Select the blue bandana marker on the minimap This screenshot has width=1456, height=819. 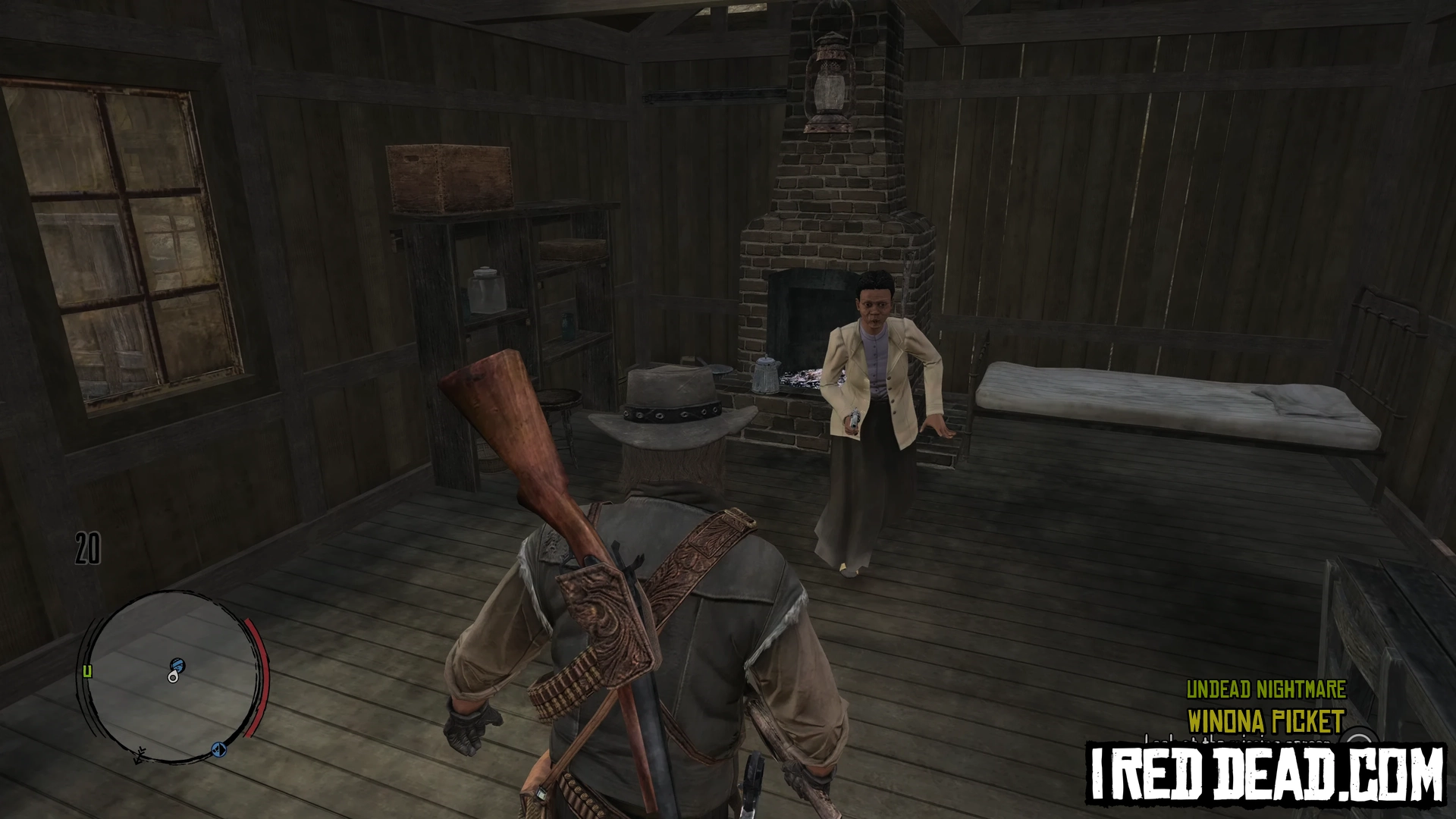coord(177,665)
